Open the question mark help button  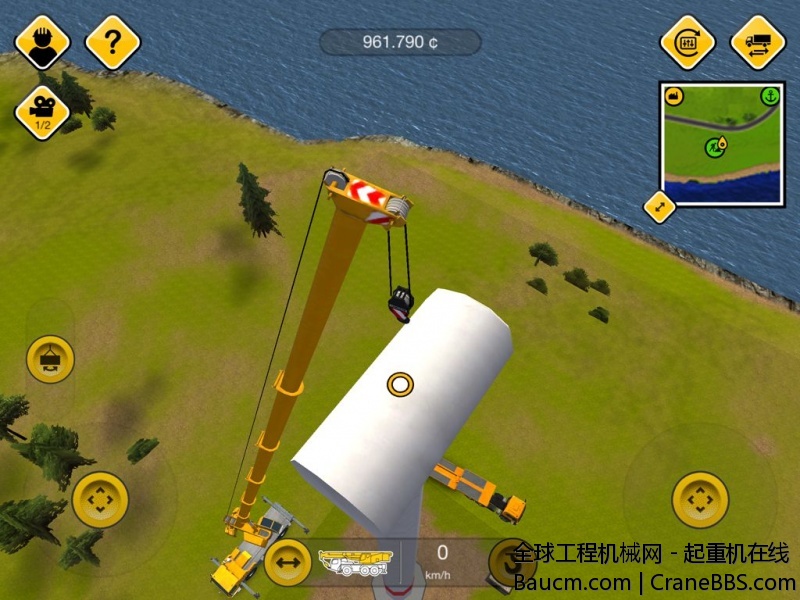tap(113, 42)
